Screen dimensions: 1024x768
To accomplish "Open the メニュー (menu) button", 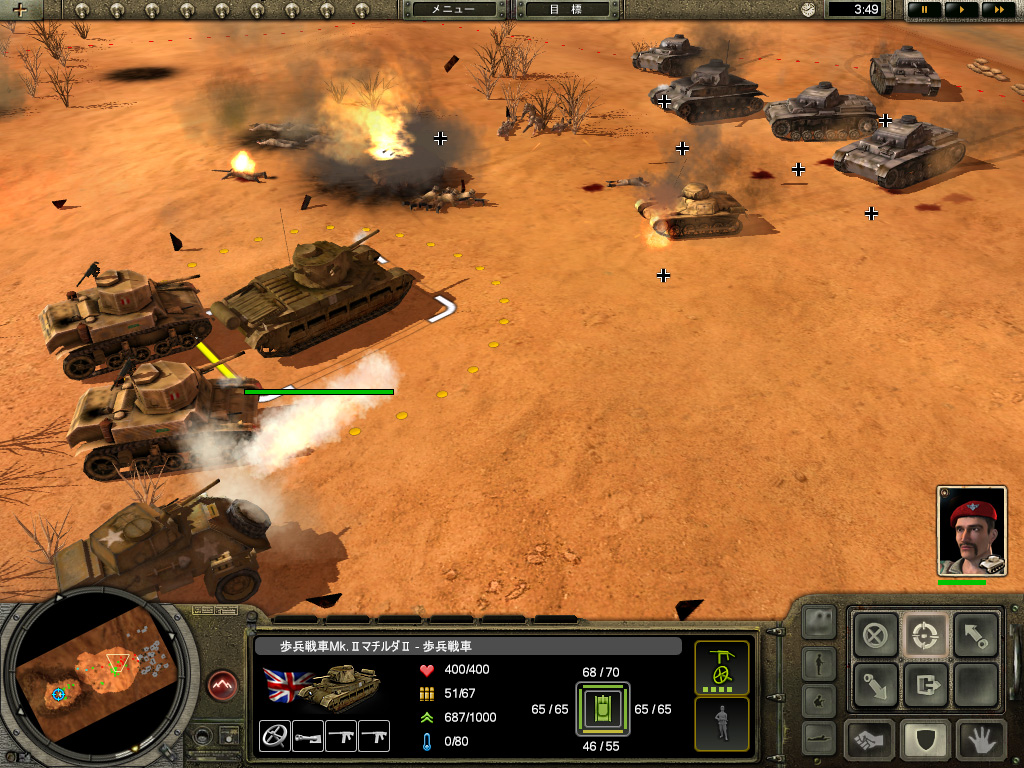I will click(x=453, y=9).
